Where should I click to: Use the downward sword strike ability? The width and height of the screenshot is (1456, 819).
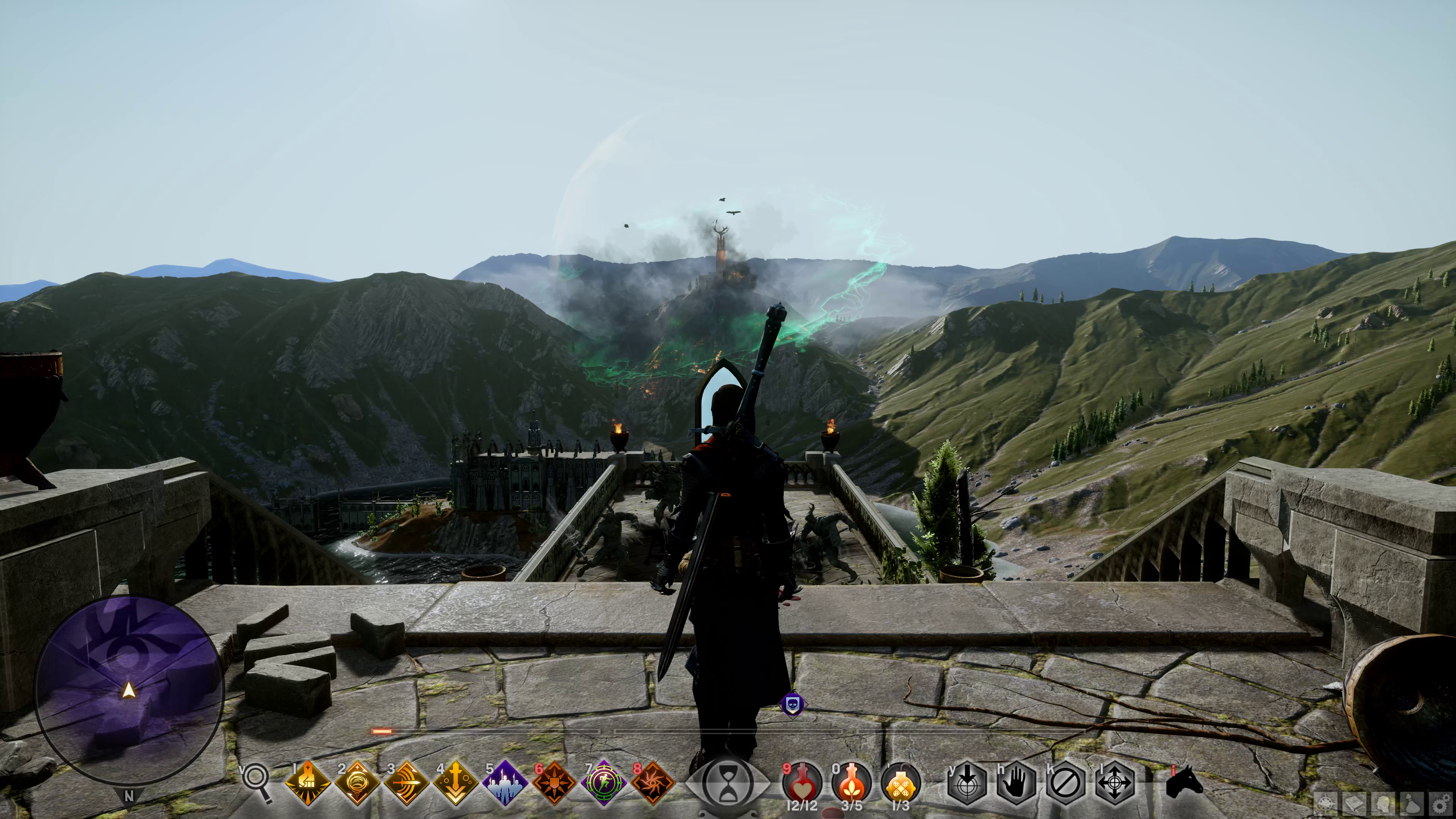tap(455, 783)
